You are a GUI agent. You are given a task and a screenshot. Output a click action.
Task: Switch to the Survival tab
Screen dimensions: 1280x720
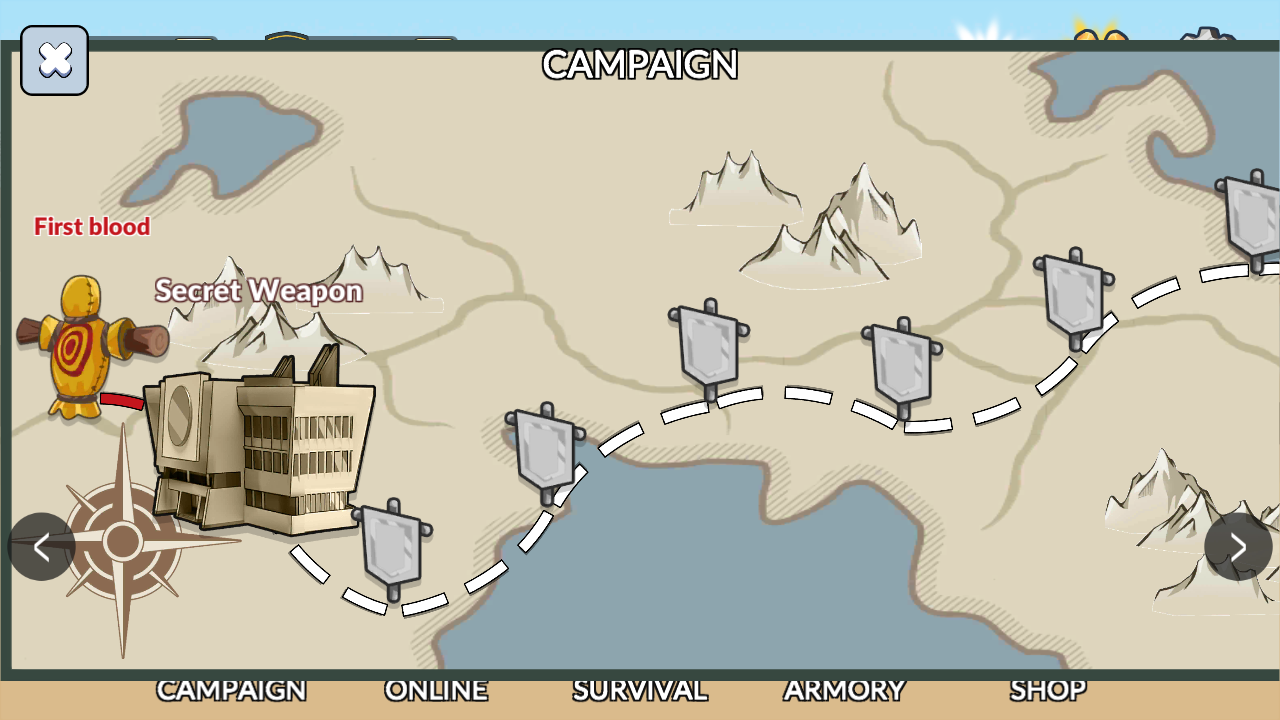point(640,691)
